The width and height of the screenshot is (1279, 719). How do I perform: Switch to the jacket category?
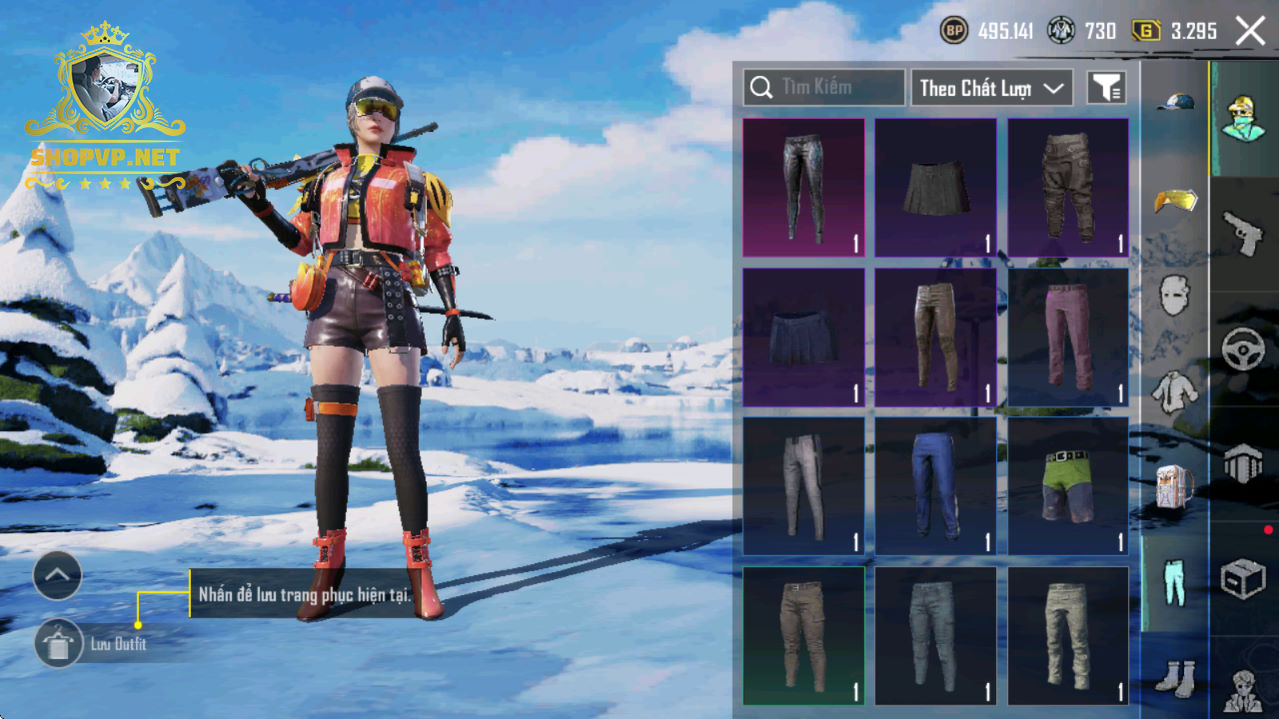[x=1175, y=390]
